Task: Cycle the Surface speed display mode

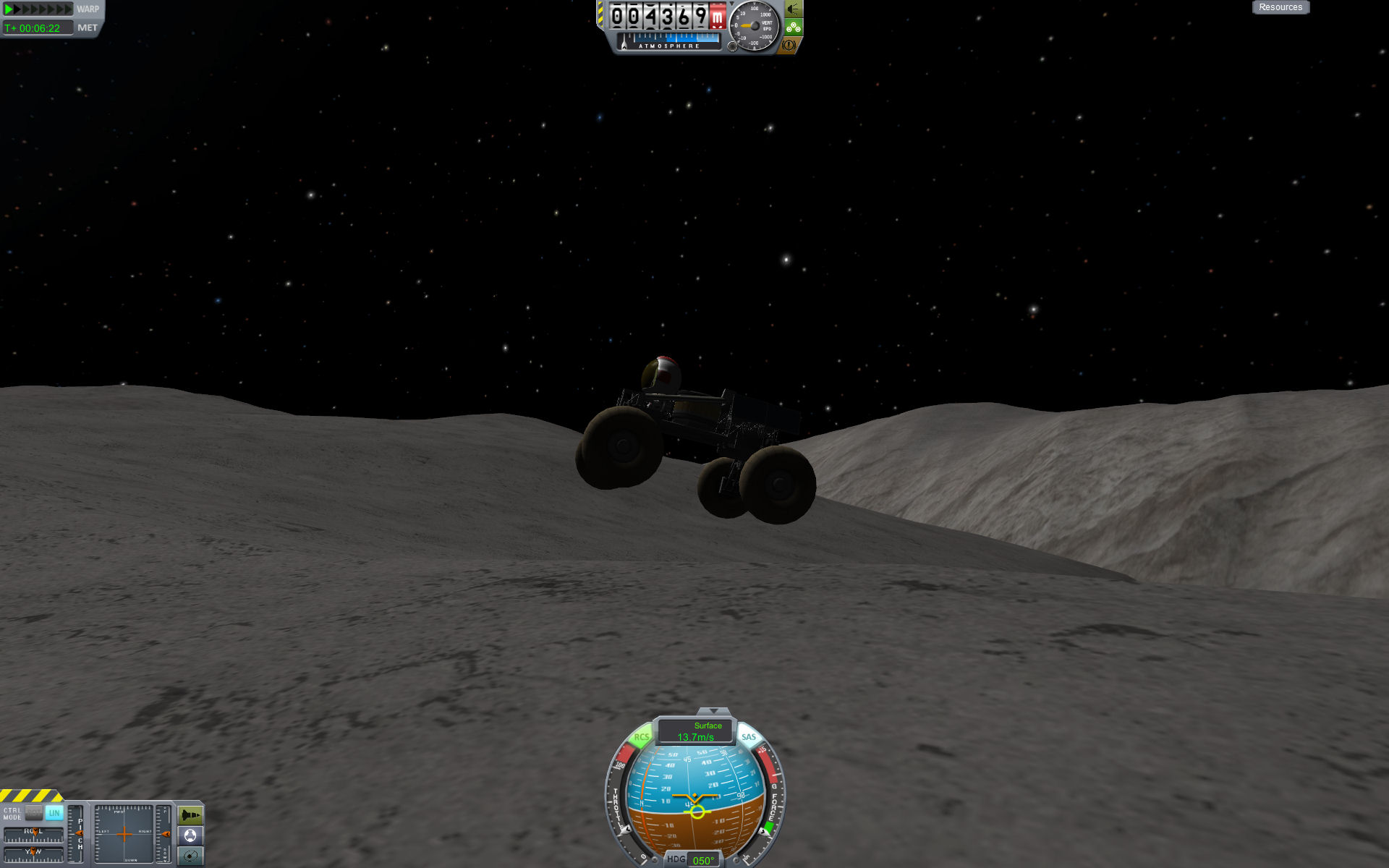Action: [696, 731]
